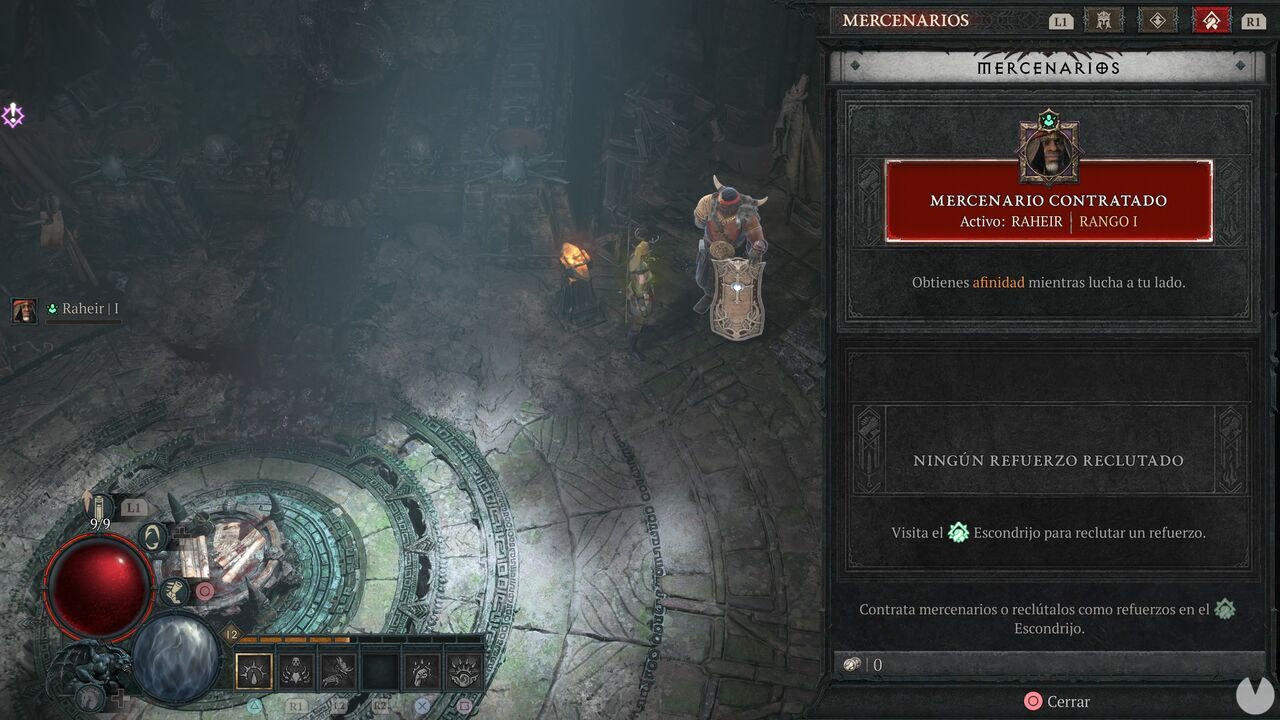Screen dimensions: 1280x720
Task: Click the rightmost swirl skill icon
Action: 466,671
